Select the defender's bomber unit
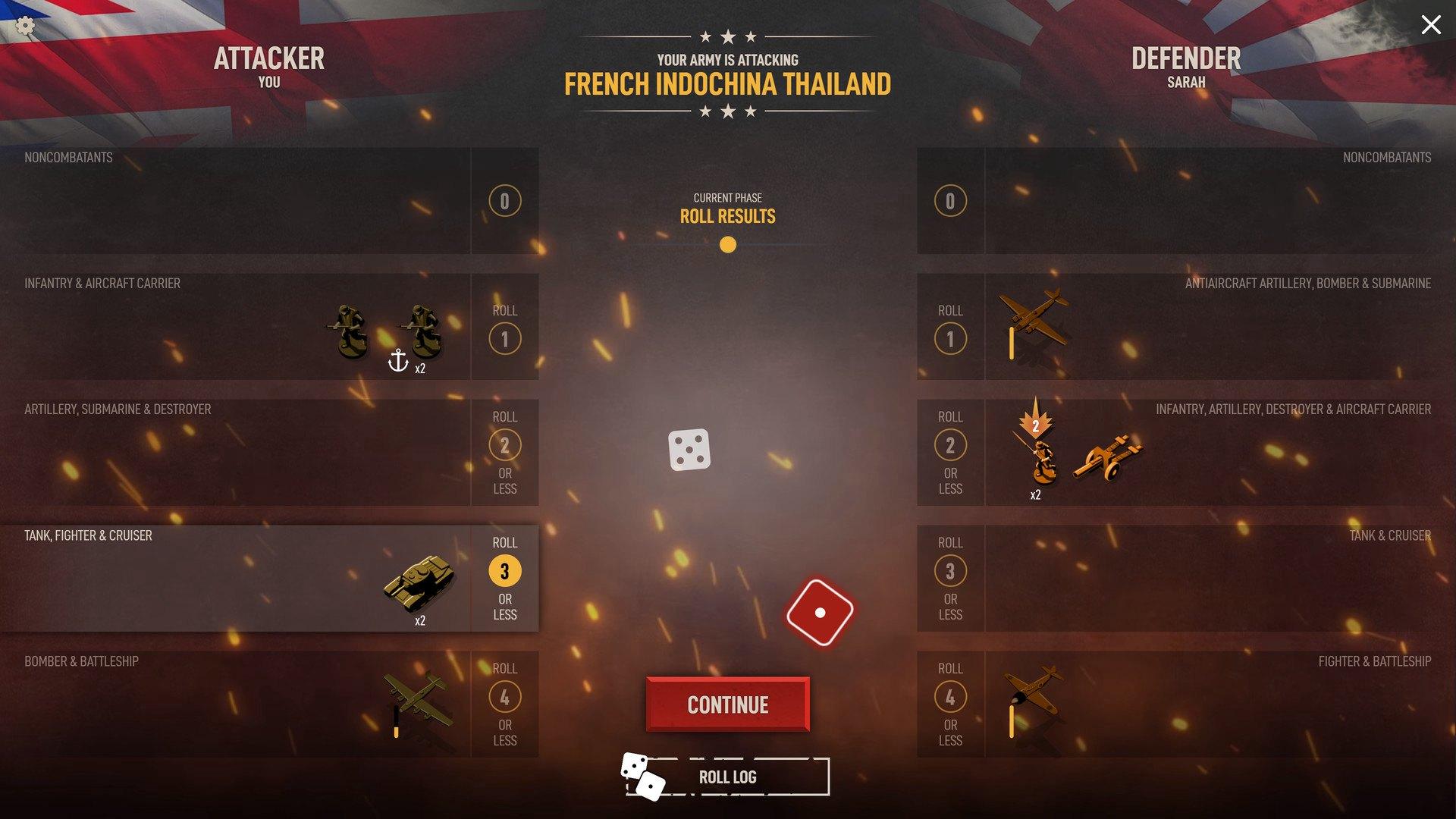1456x819 pixels. [x=1034, y=315]
